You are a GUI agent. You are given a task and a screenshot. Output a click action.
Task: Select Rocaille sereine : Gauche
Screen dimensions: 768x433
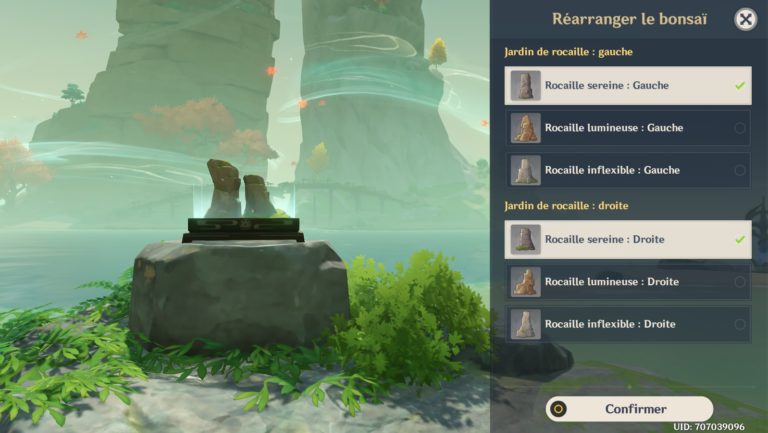[x=628, y=86]
